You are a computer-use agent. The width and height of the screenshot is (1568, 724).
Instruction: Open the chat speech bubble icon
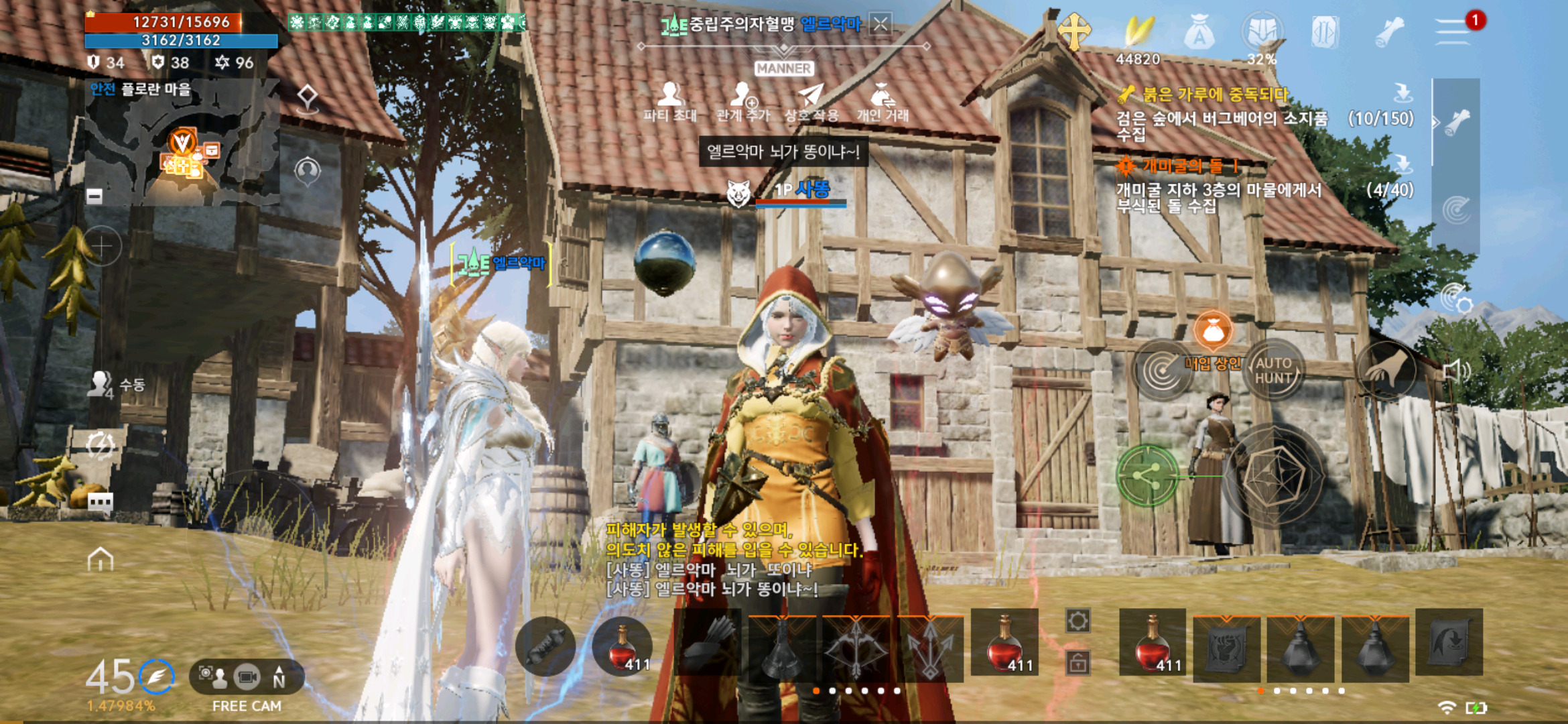(101, 501)
